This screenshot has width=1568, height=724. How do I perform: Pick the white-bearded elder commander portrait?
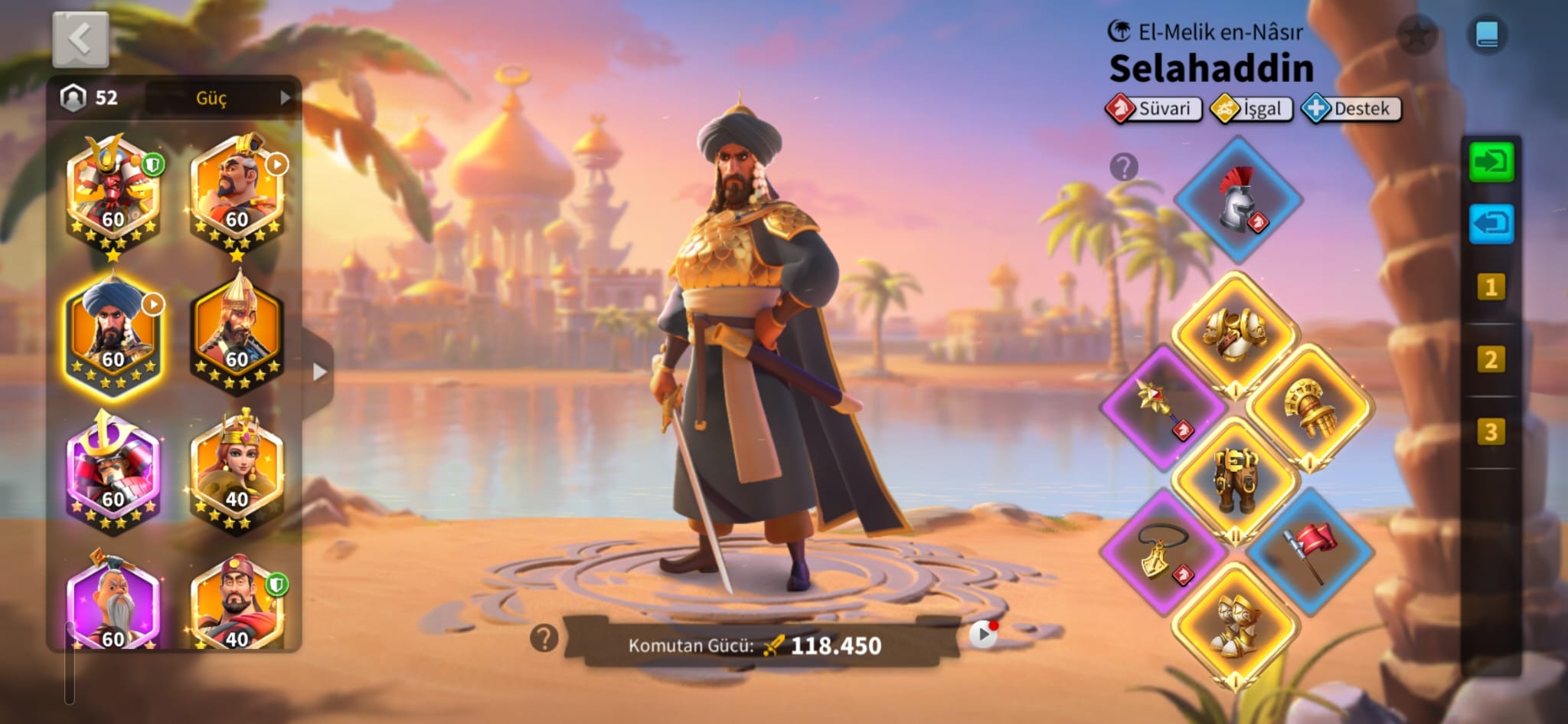pos(113,605)
